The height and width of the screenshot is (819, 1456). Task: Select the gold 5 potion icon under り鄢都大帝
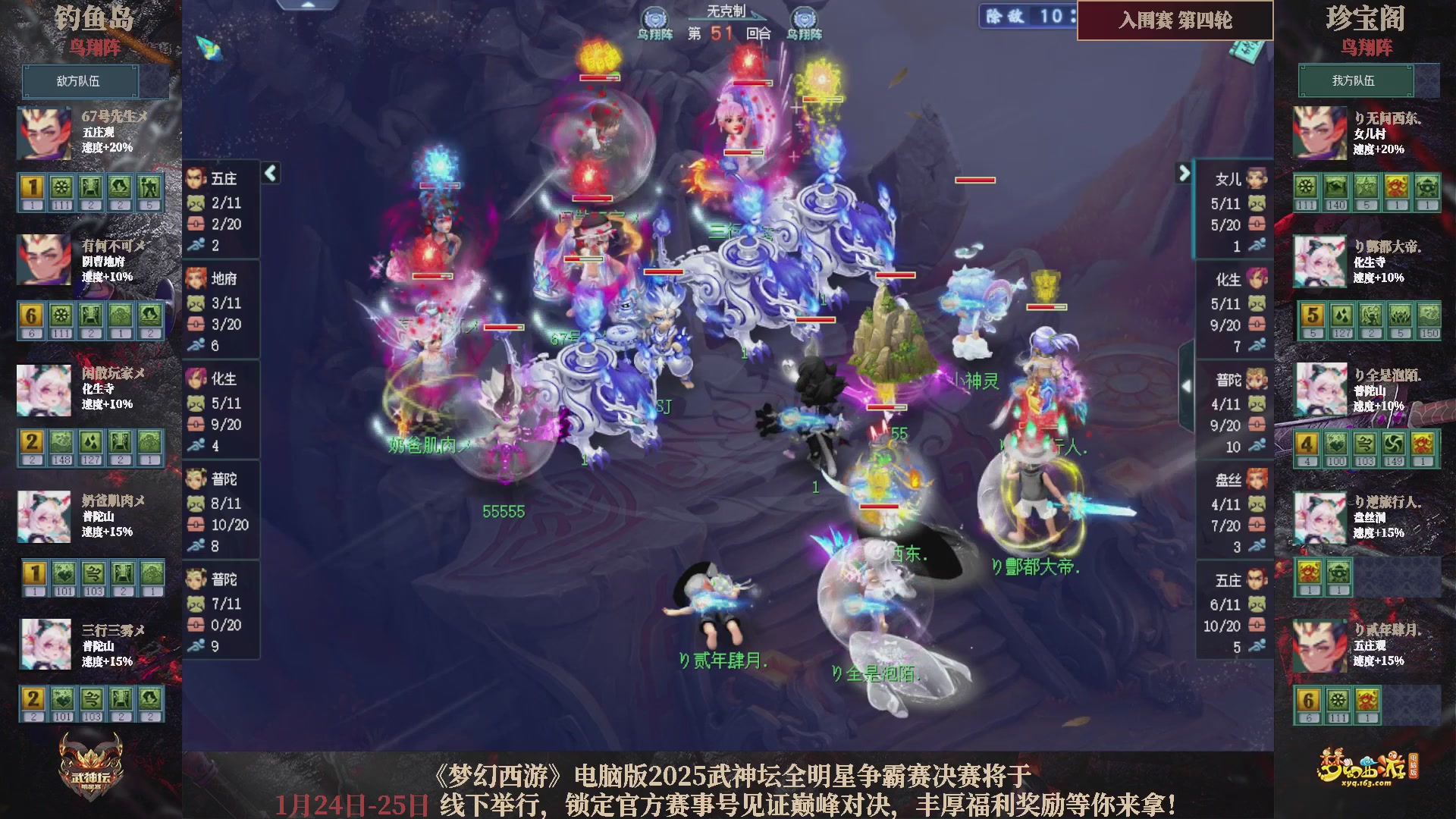pos(1313,317)
